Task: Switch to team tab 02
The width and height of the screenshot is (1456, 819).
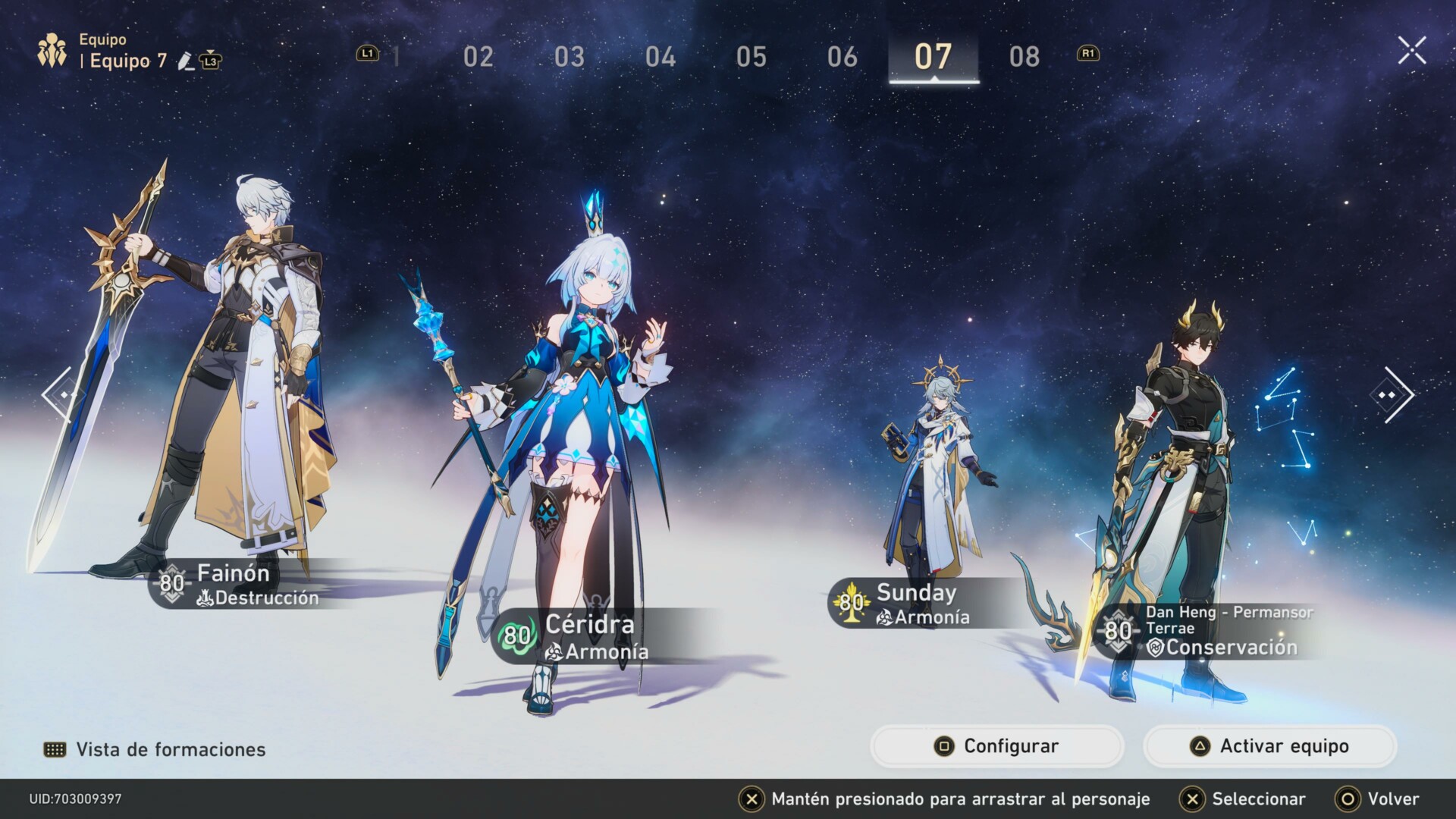Action: click(478, 57)
